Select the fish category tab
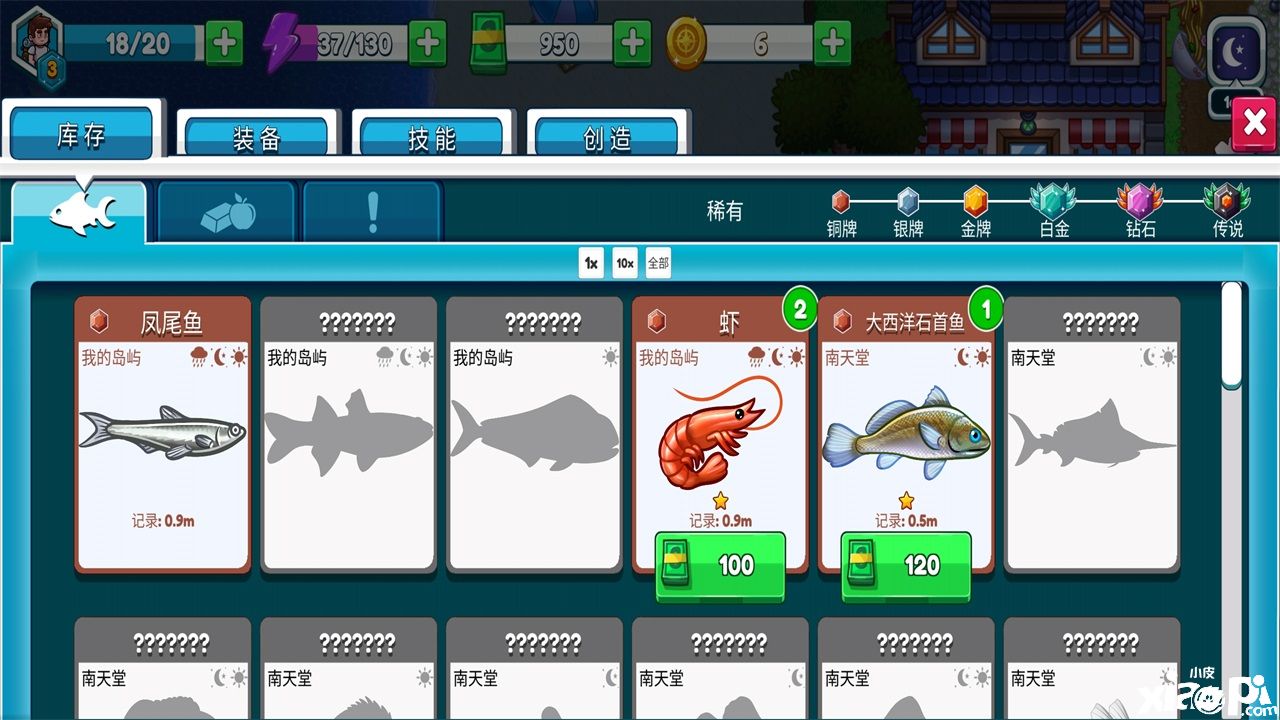The height and width of the screenshot is (720, 1280). coord(80,212)
